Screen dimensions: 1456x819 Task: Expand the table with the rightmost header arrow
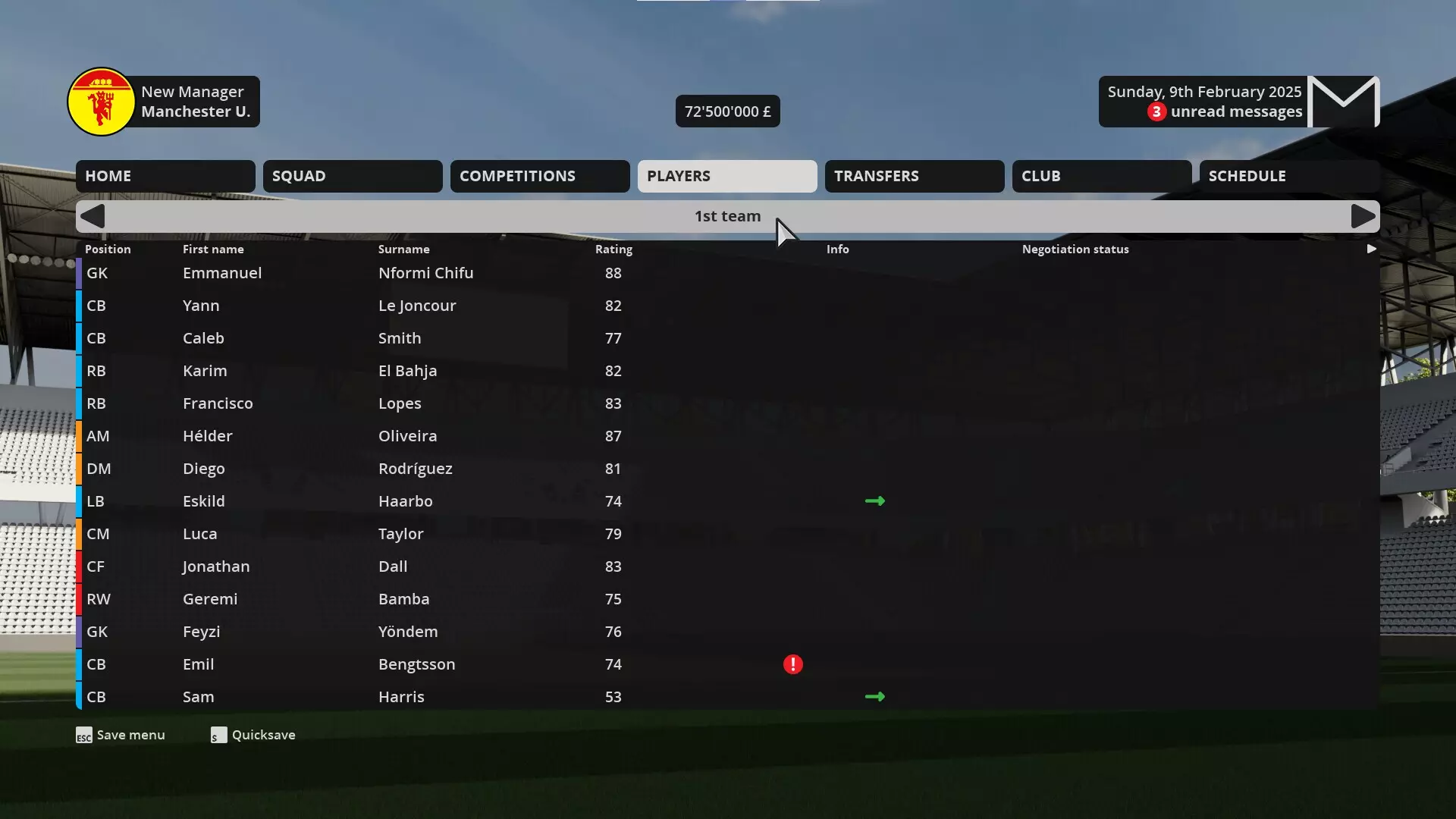1371,248
